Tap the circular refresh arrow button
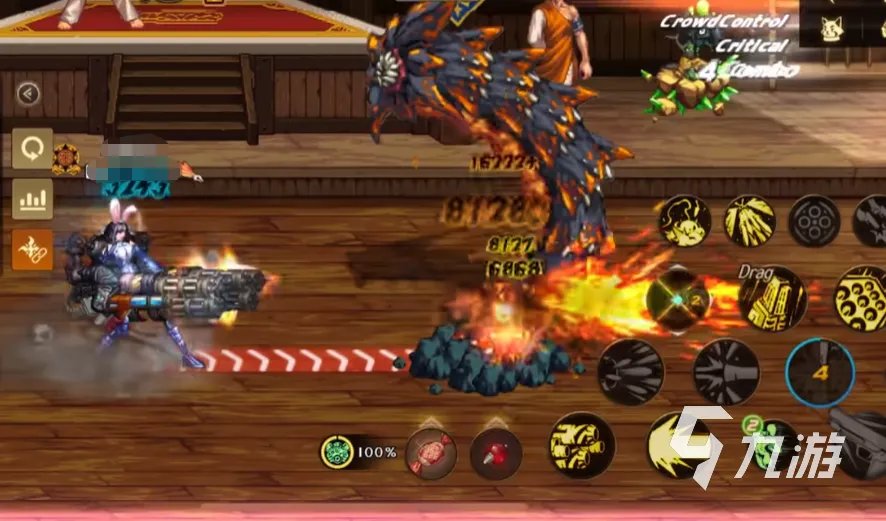 click(32, 149)
